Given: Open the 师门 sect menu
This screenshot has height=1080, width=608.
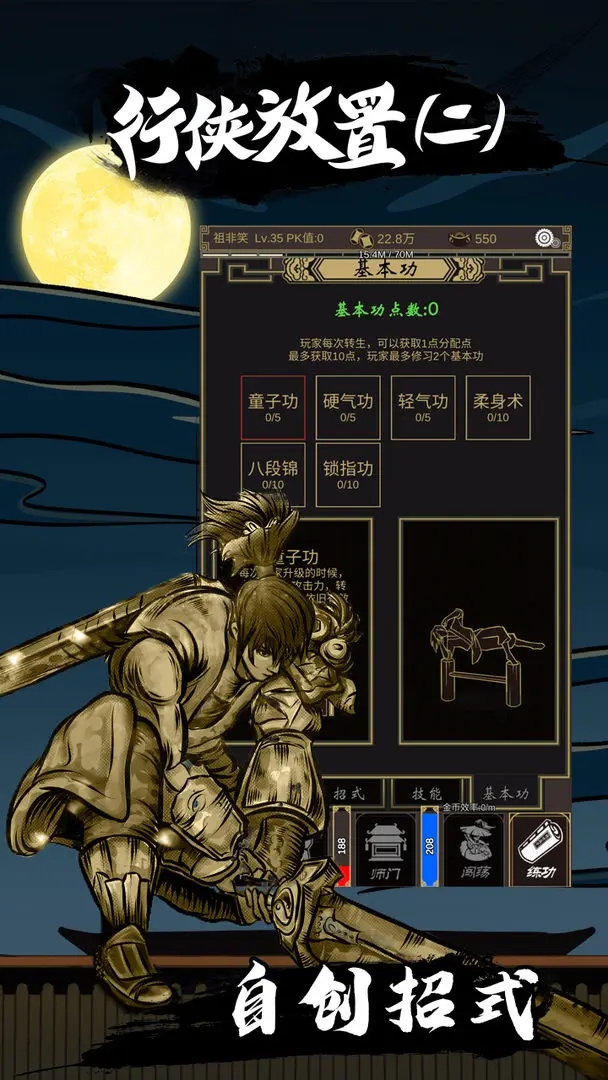Looking at the screenshot, I should click(384, 849).
